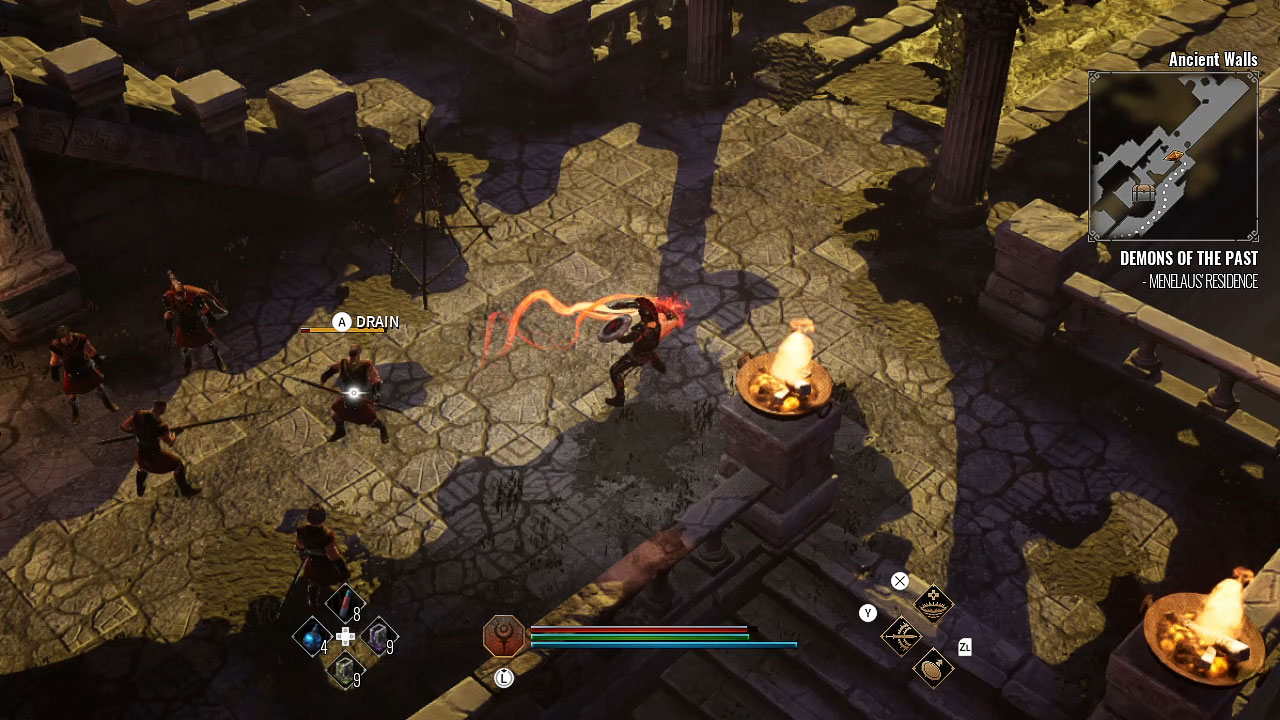Click the Ancient Walls area label
The width and height of the screenshot is (1280, 720).
pyautogui.click(x=1213, y=60)
